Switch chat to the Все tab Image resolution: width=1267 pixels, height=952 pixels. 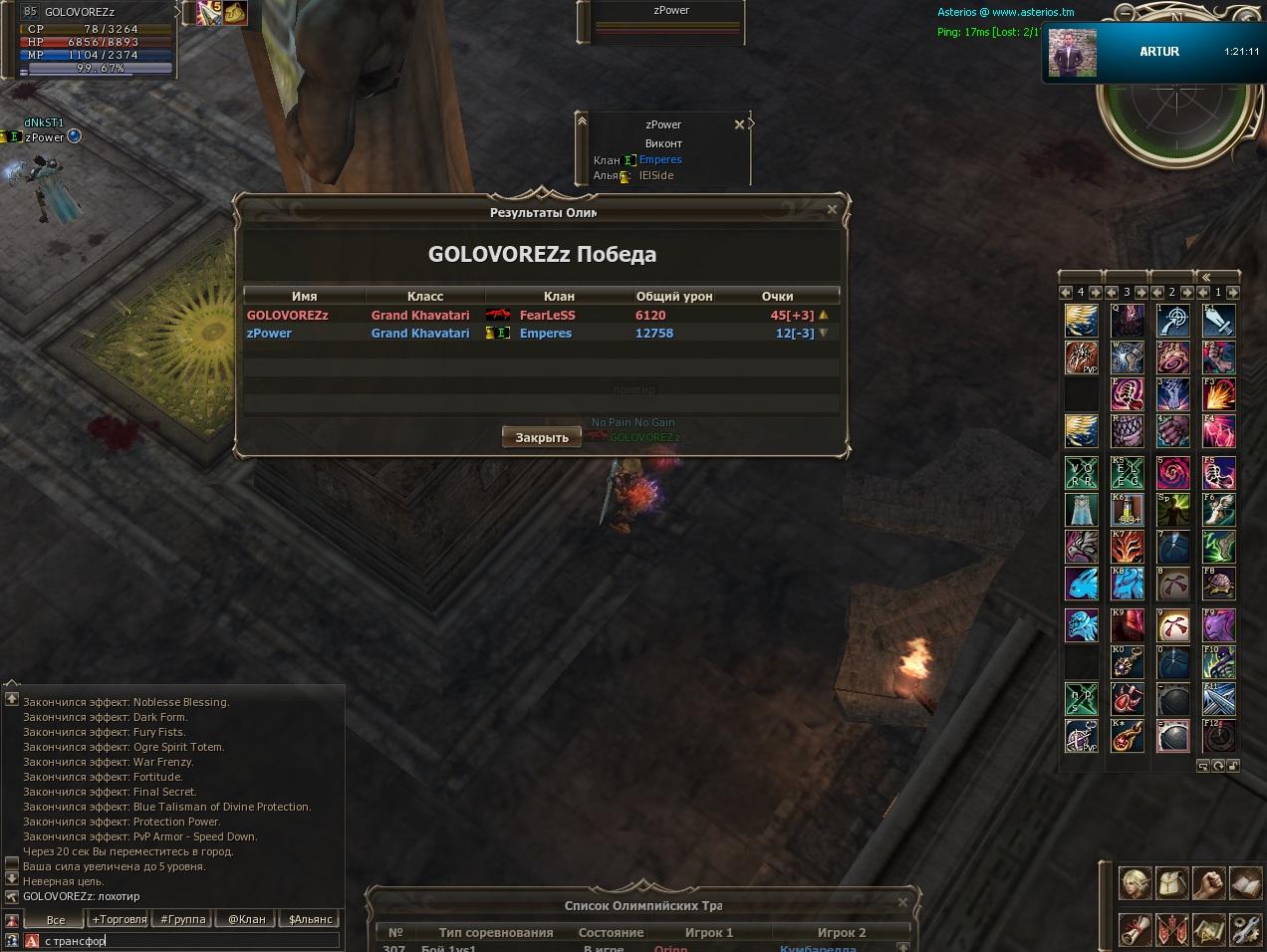click(x=56, y=920)
